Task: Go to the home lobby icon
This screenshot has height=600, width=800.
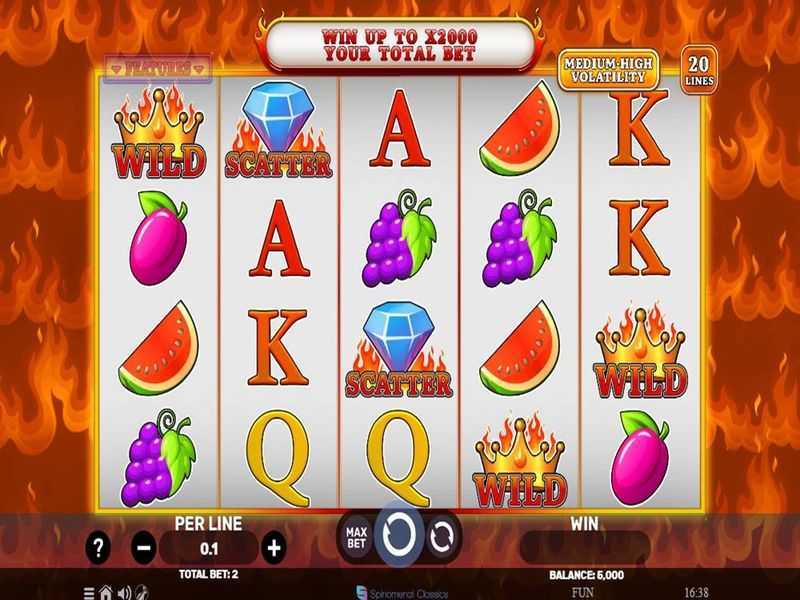Action: [107, 592]
